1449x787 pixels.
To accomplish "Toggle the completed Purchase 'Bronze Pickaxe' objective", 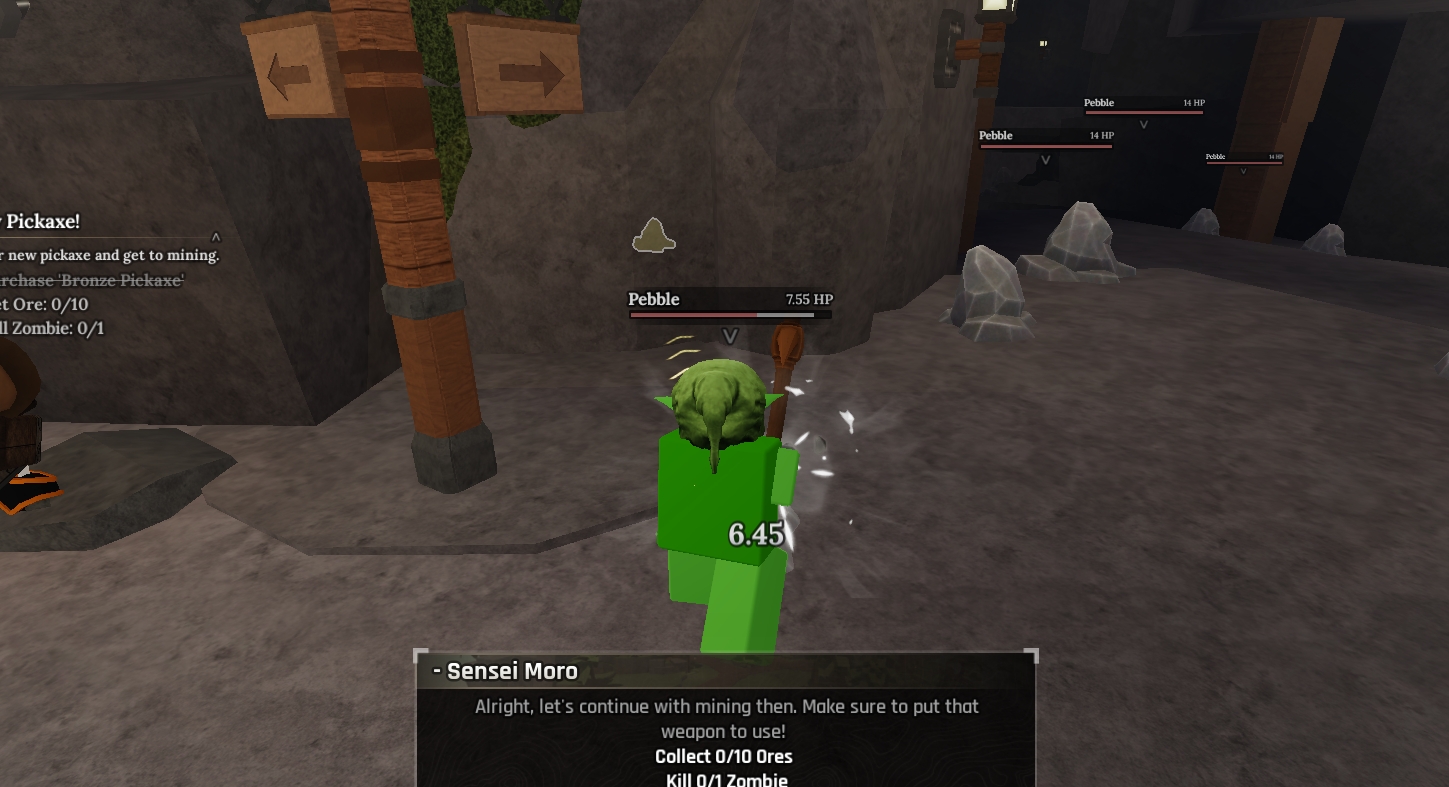I will [90, 280].
